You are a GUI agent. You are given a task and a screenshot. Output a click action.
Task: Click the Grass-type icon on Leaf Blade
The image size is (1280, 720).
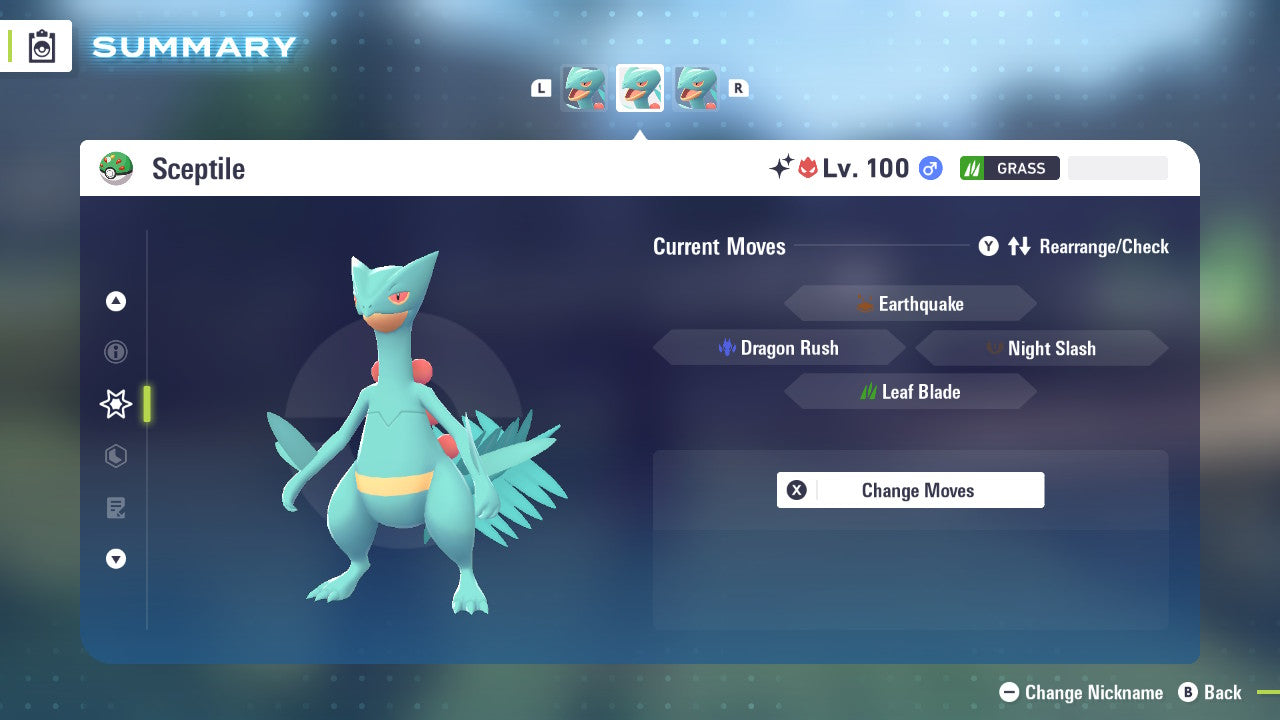click(x=869, y=391)
